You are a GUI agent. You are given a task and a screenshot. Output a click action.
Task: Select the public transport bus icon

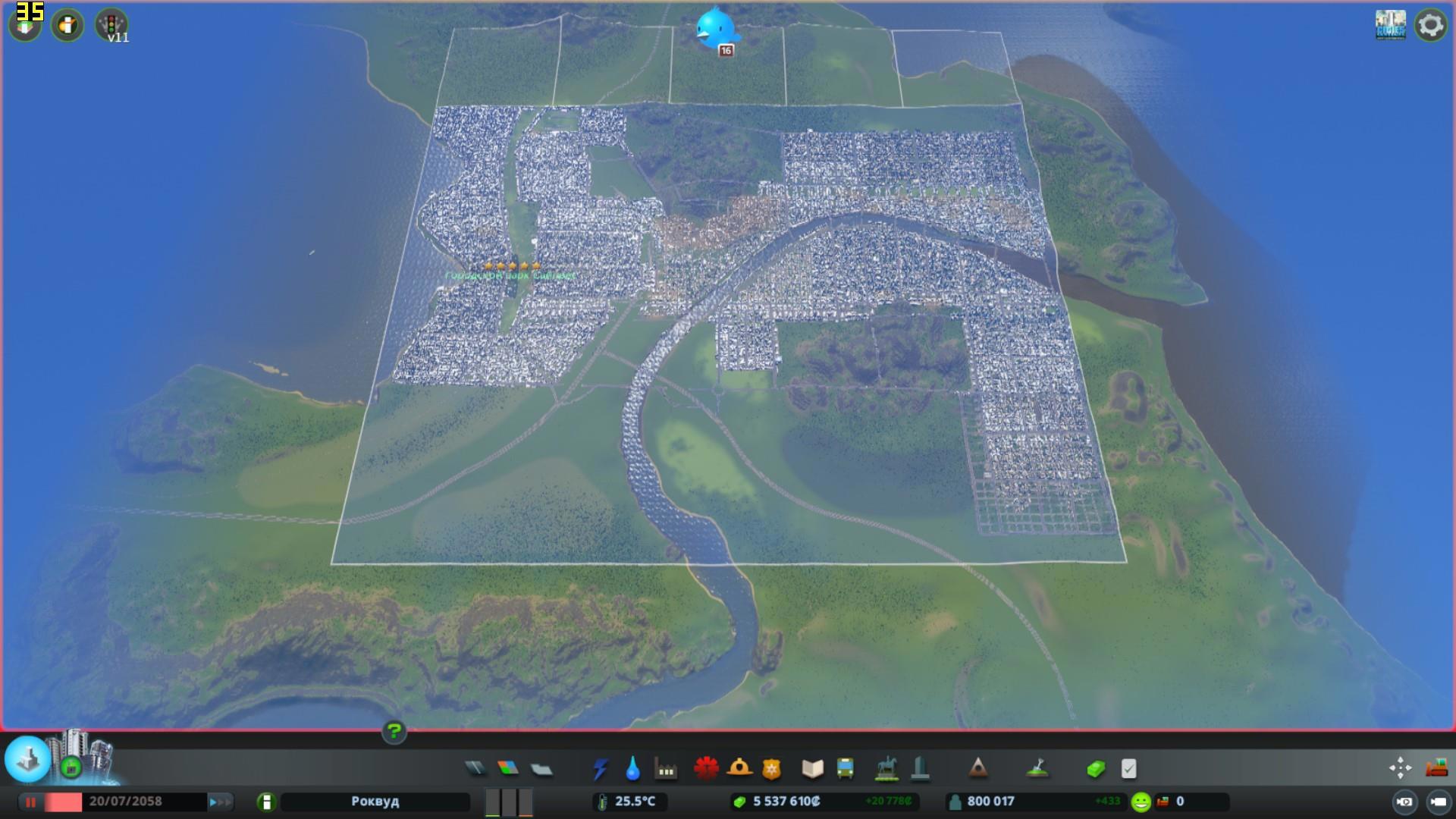[845, 769]
